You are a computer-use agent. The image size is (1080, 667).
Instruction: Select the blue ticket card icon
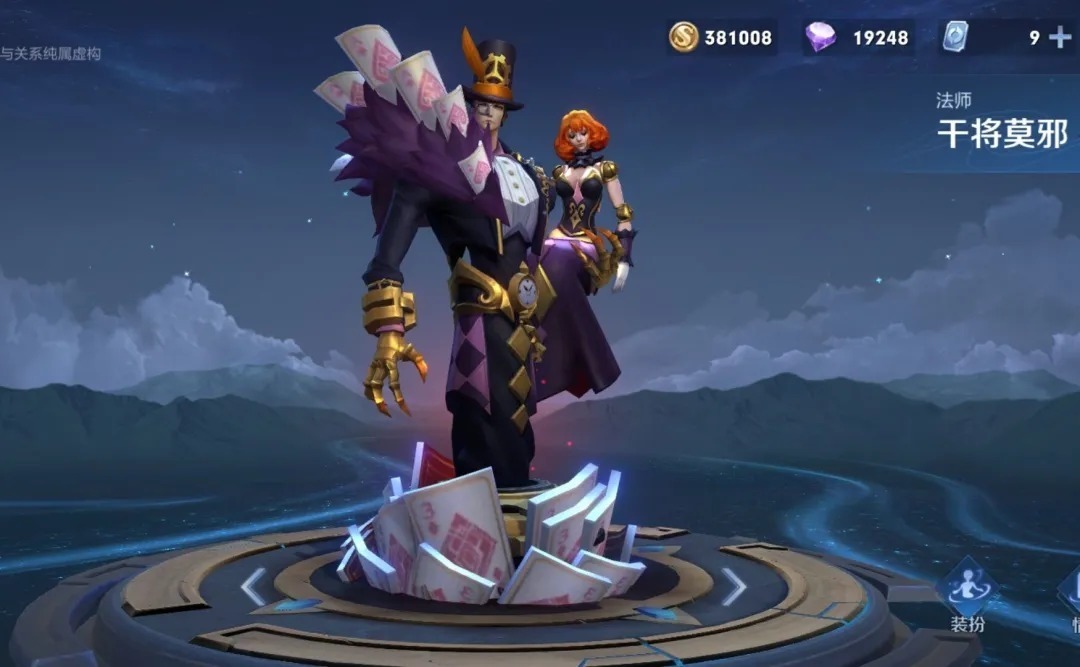(954, 38)
